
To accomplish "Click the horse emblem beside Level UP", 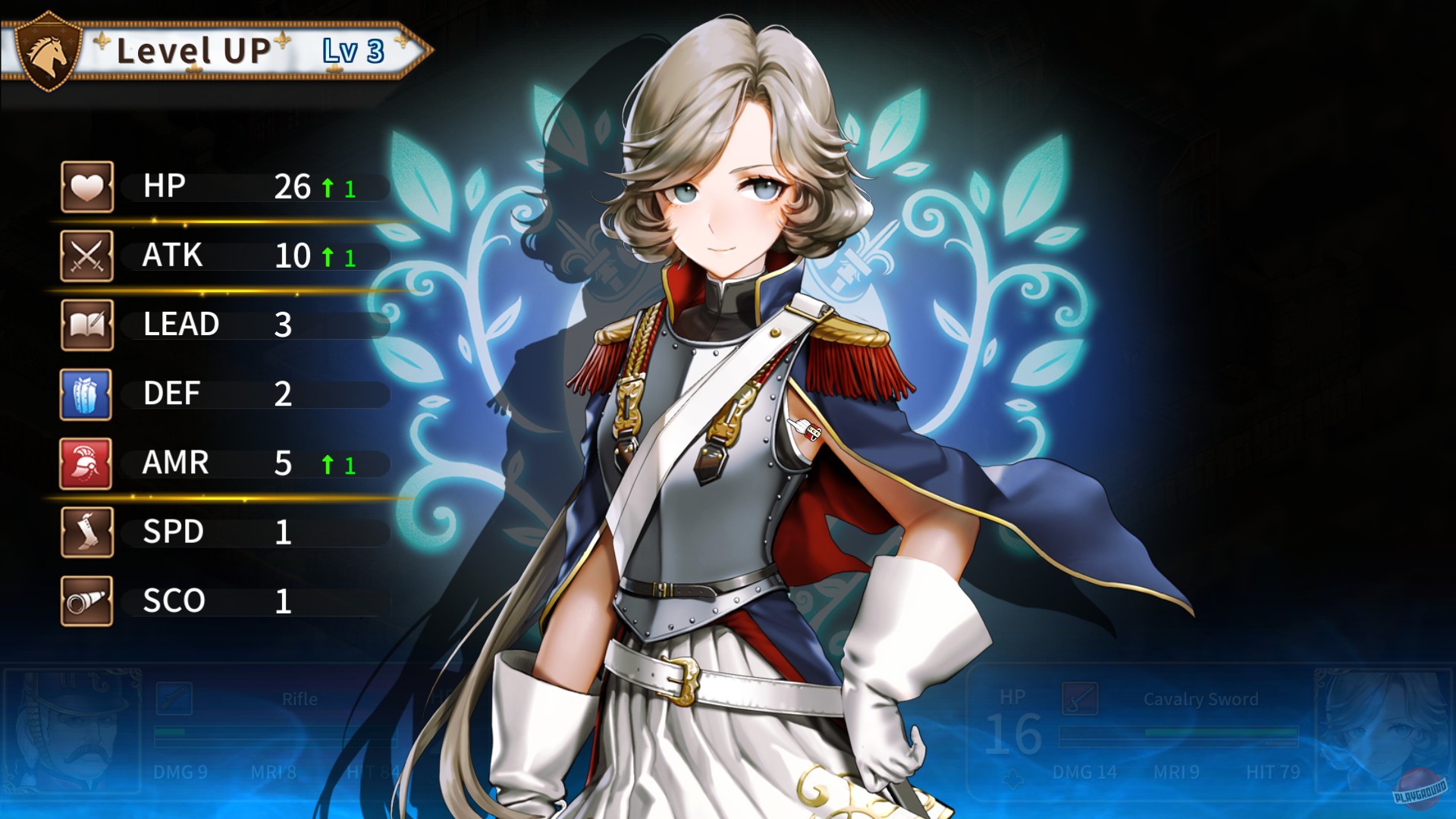I will tap(47, 52).
